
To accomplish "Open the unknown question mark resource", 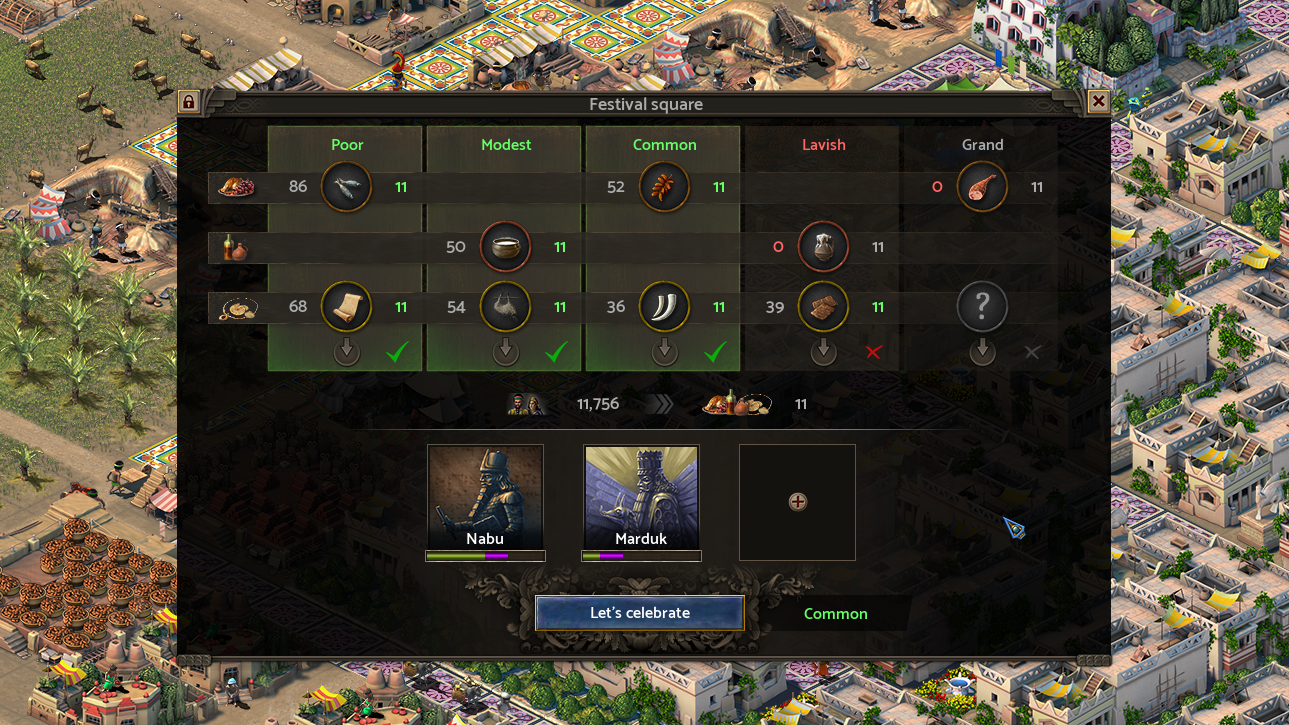I will coord(982,307).
